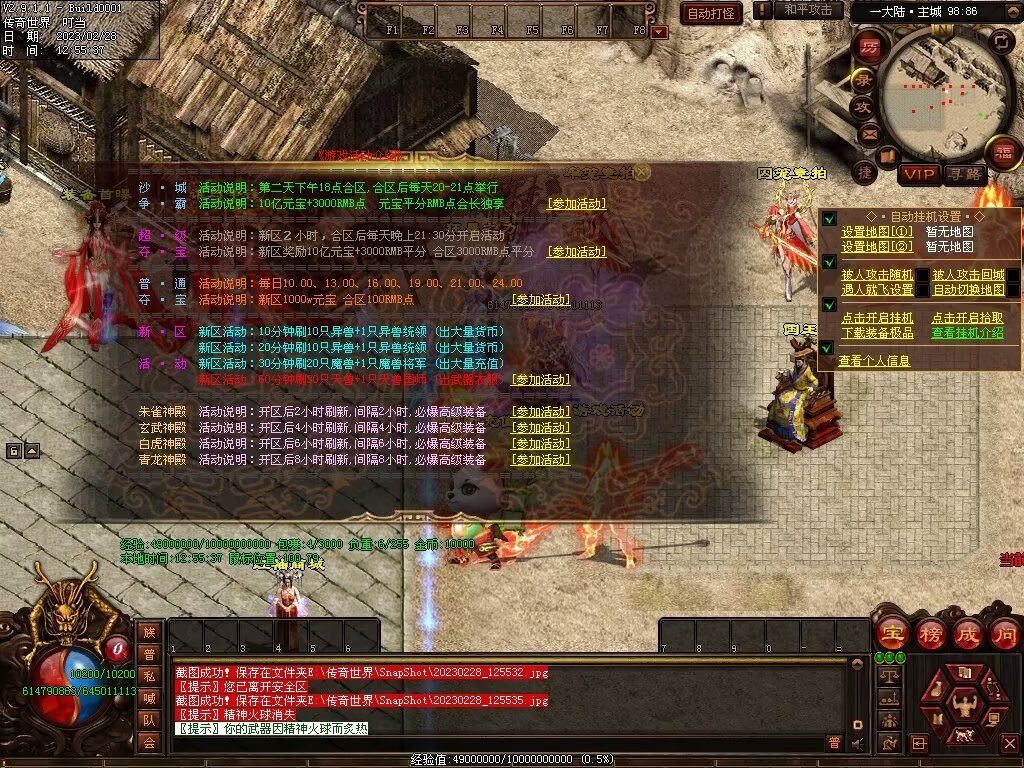Open the VIP panel
1024x768 pixels.
click(918, 175)
